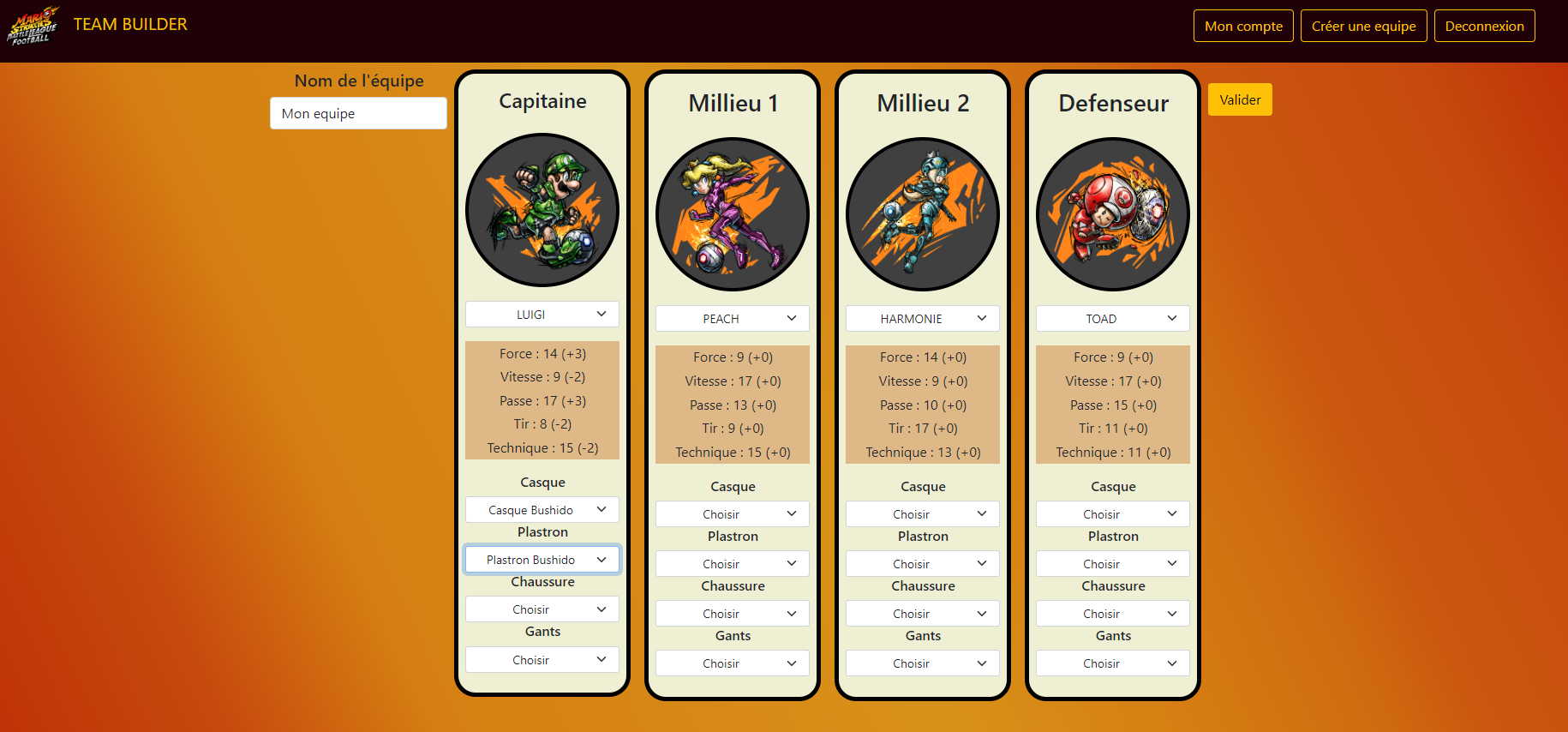Open the LUIGI character selector

click(x=542, y=314)
